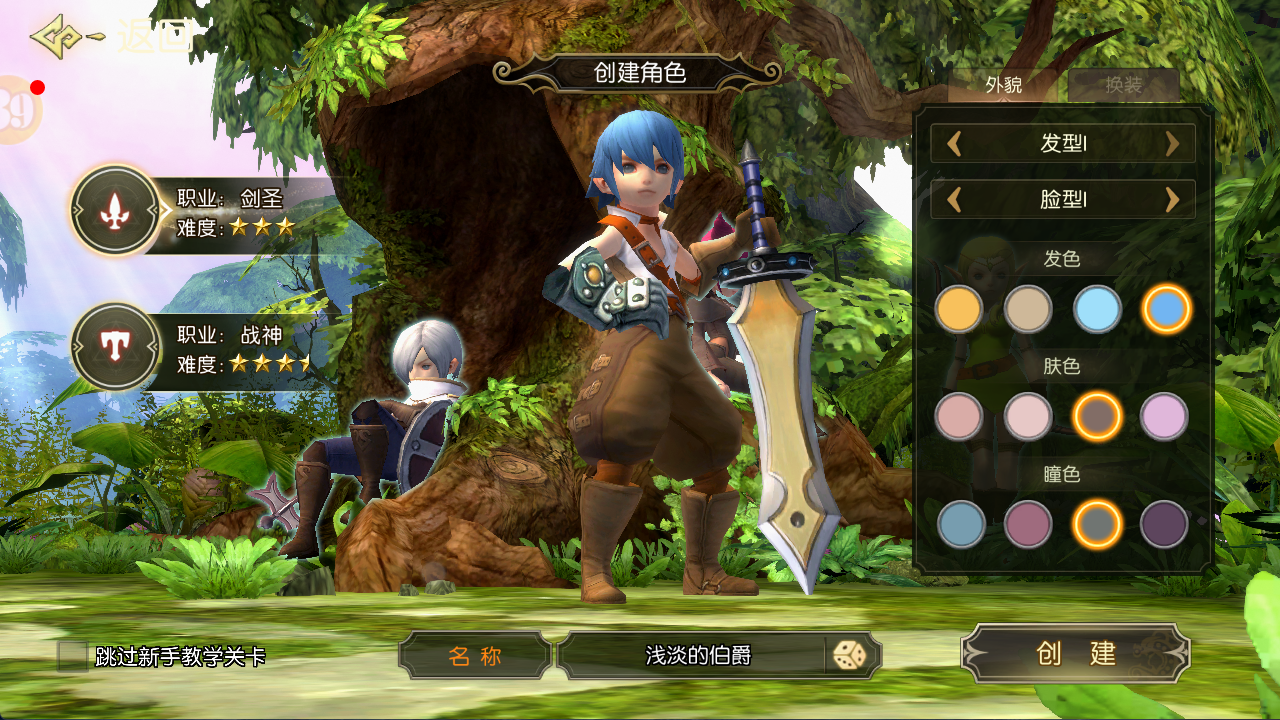This screenshot has width=1280, height=720.
Task: Toggle the 跳过新手教学关卡 skip tutorial checkbox
Action: pyautogui.click(x=72, y=656)
